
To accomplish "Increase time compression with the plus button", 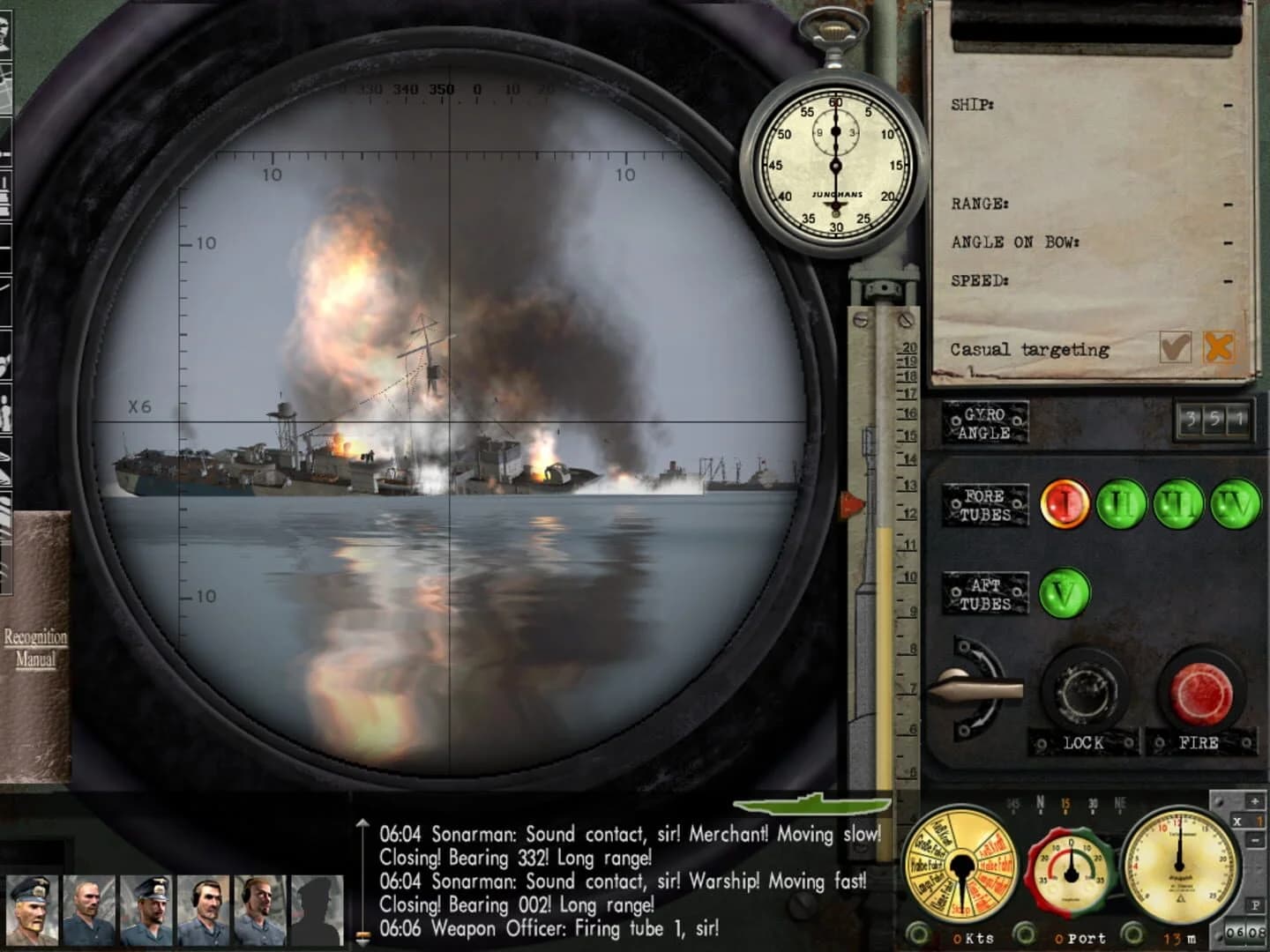I will pyautogui.click(x=1255, y=800).
